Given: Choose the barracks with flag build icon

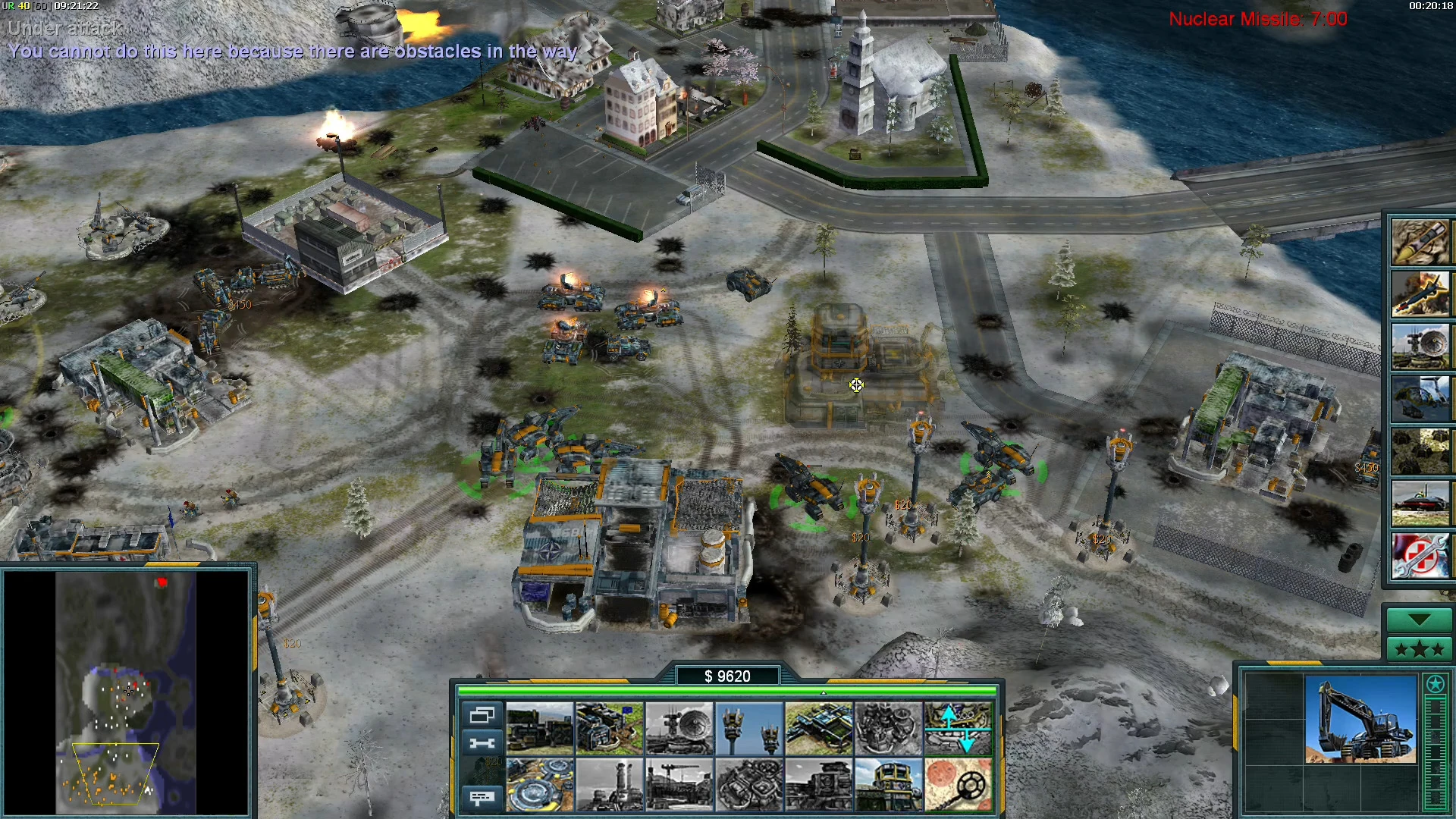Looking at the screenshot, I should pos(610,729).
